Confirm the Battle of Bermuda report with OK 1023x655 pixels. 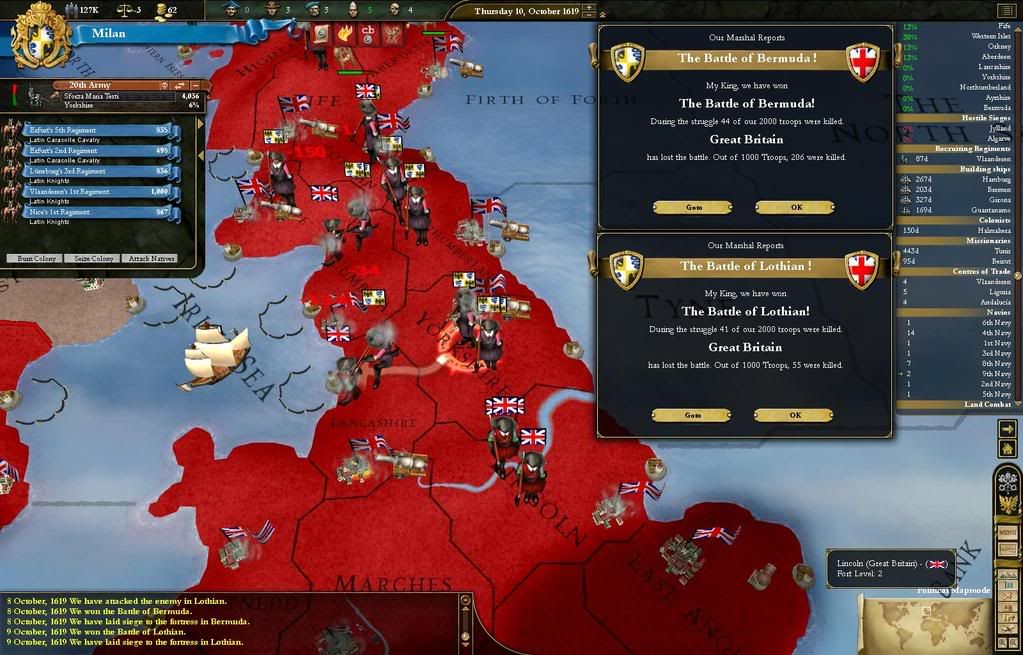click(x=794, y=207)
